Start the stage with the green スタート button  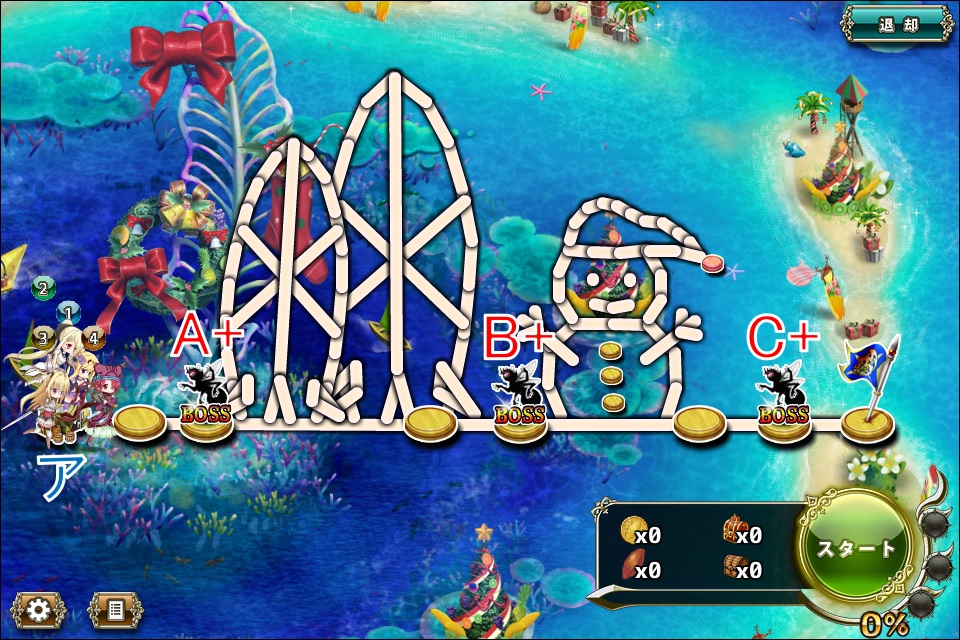[859, 547]
